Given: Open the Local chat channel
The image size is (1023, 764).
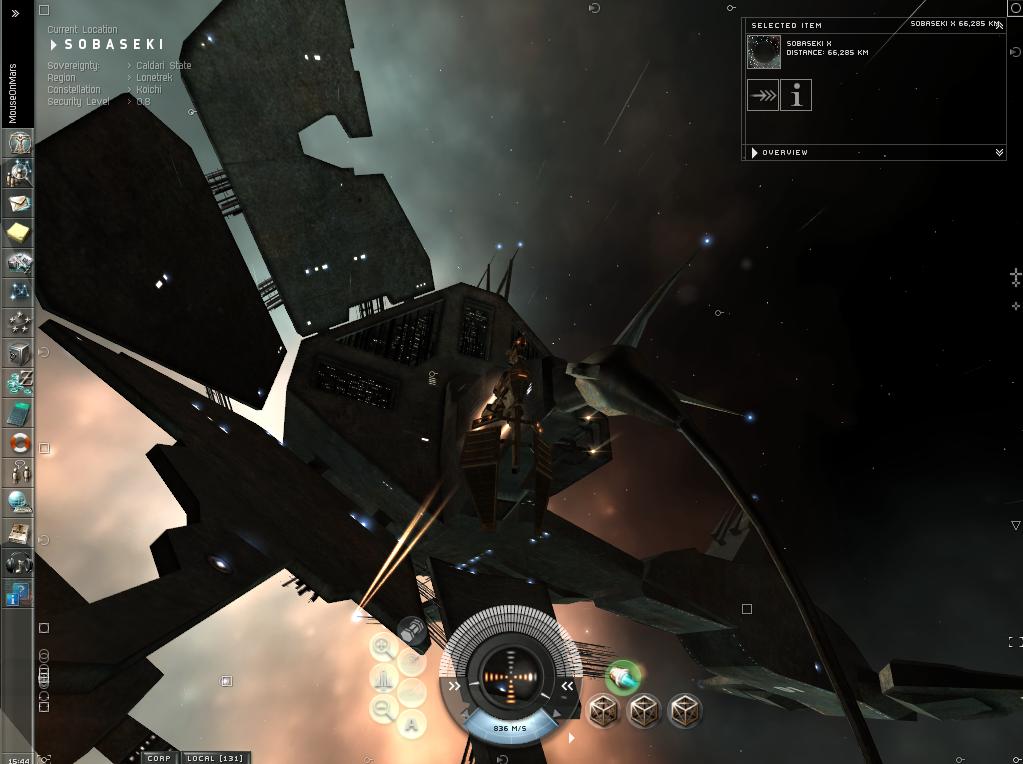Looking at the screenshot, I should click(x=216, y=758).
